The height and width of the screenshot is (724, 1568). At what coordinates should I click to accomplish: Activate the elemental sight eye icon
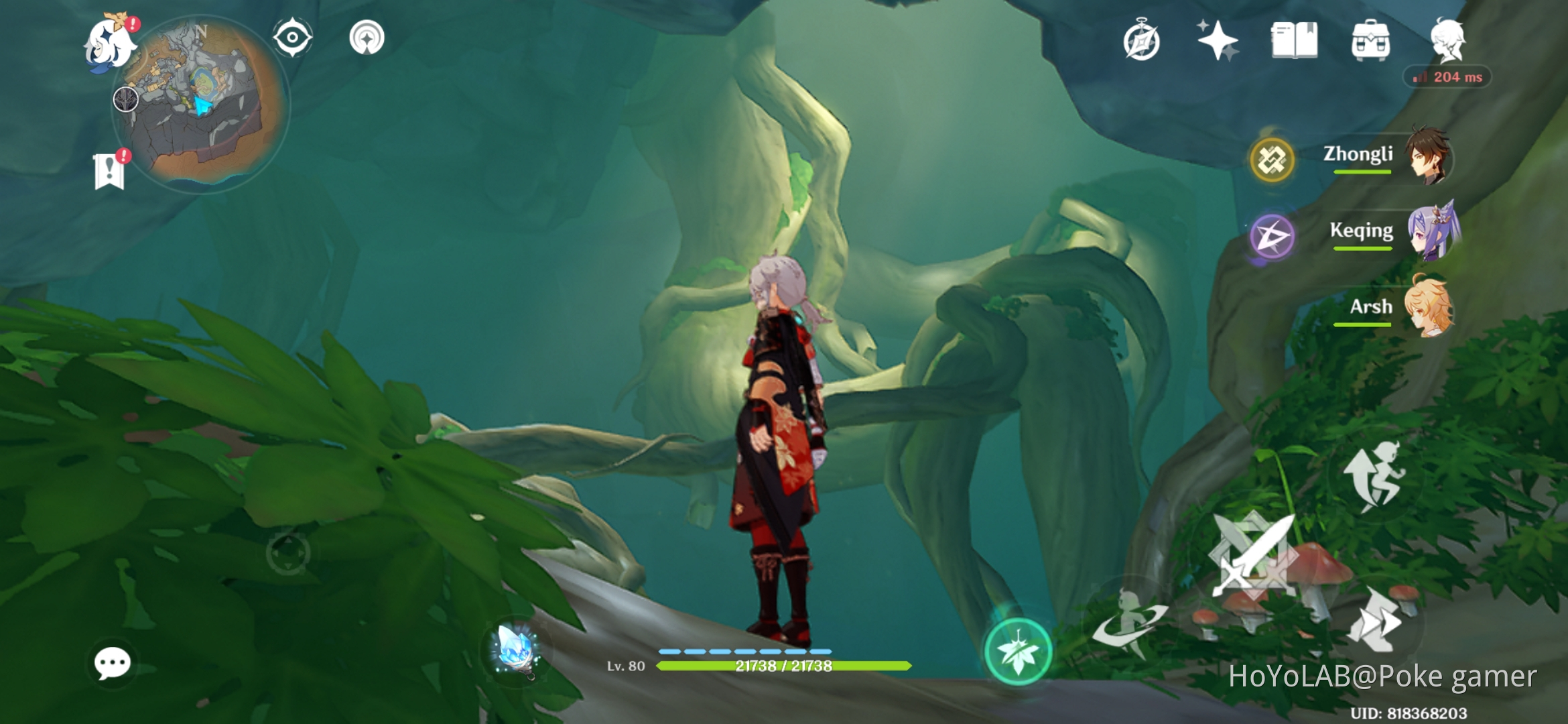(x=292, y=38)
